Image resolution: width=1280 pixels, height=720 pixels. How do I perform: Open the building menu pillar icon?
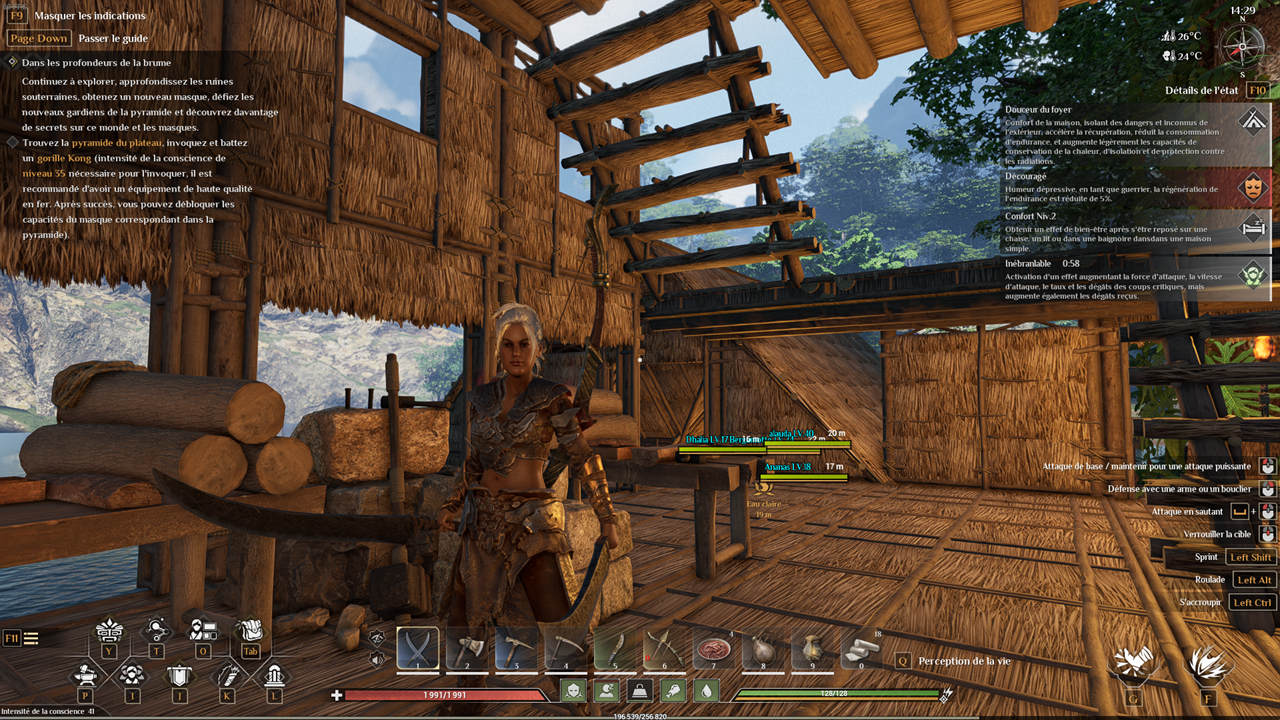click(274, 674)
